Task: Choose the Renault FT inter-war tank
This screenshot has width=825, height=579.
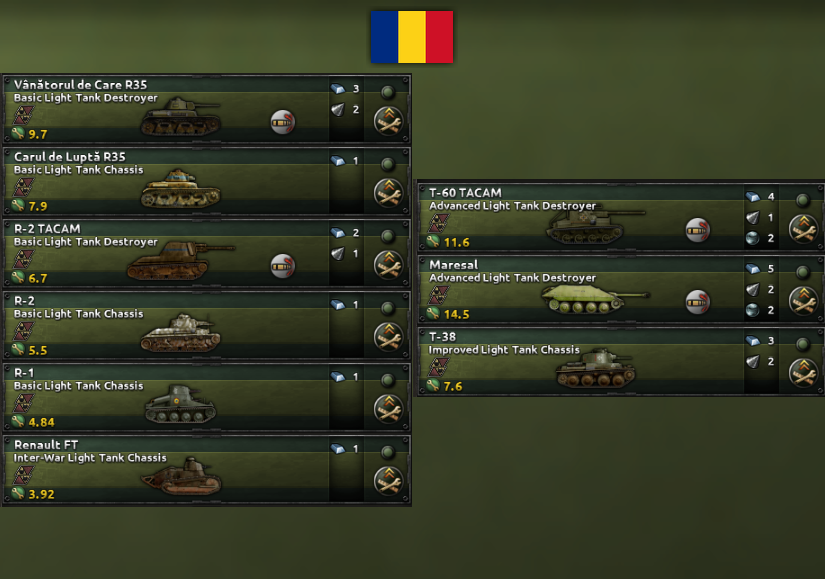Action: click(x=165, y=469)
